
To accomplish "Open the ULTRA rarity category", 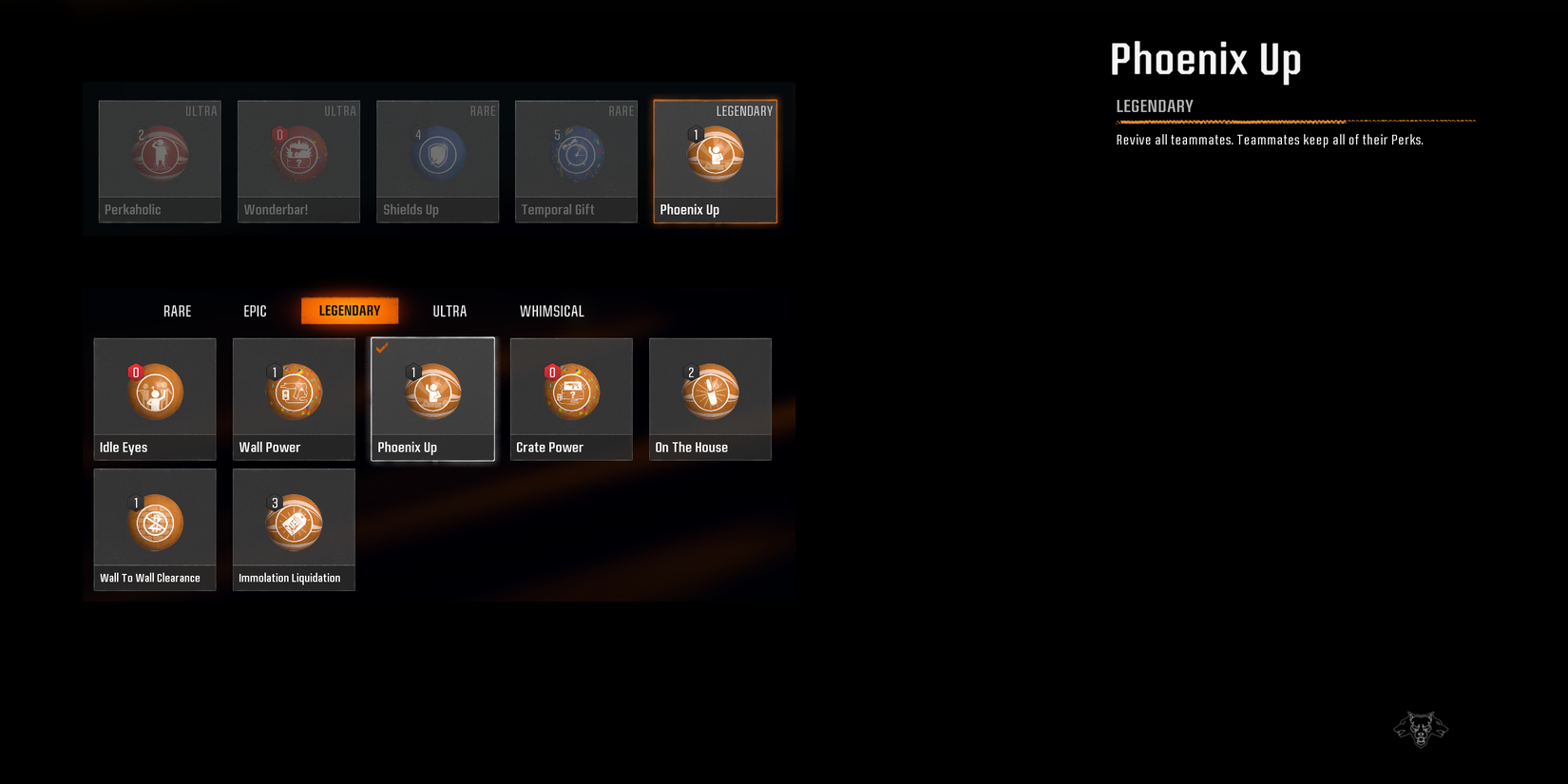I will tap(449, 311).
